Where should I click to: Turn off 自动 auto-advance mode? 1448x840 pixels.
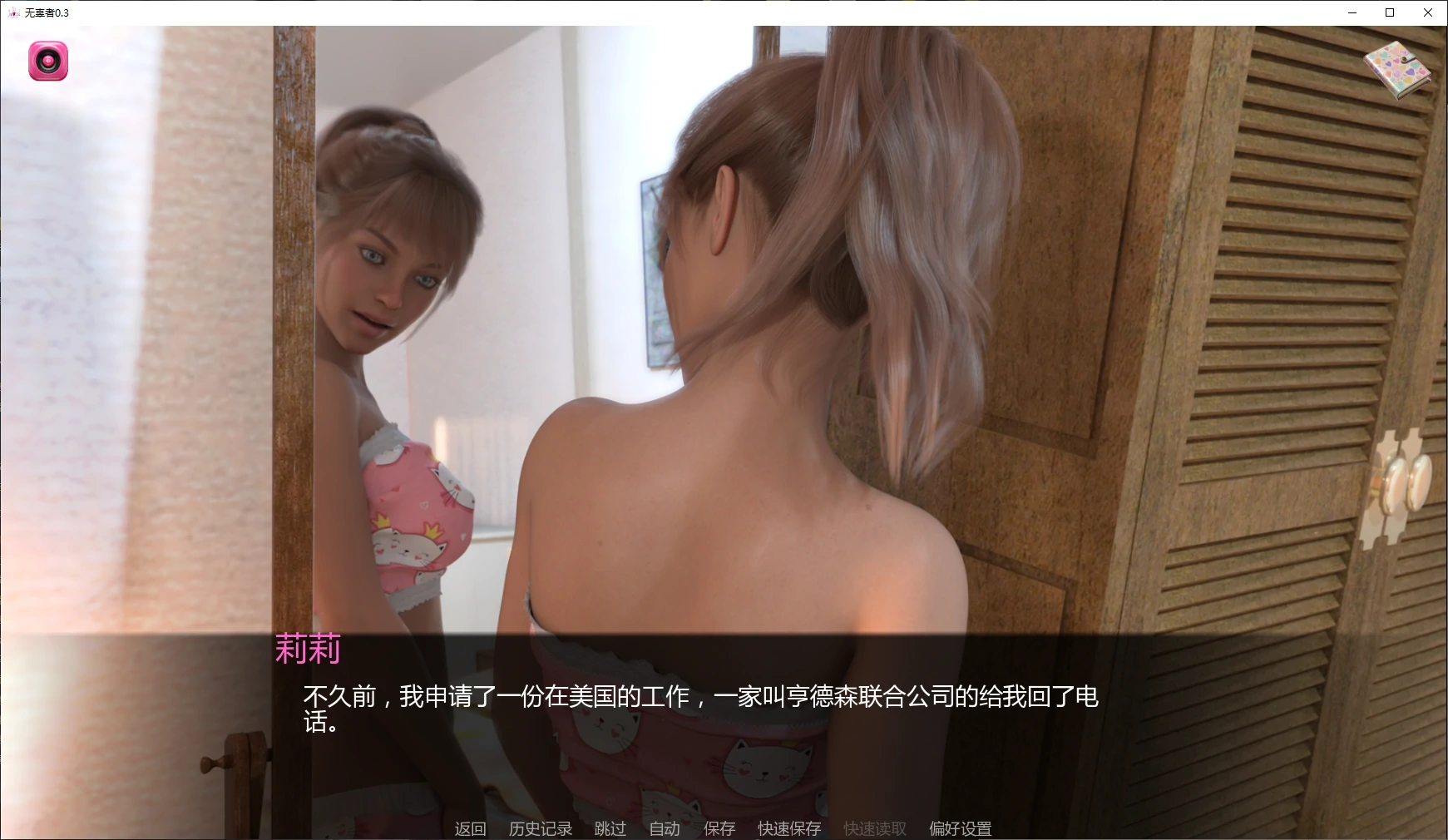coord(663,828)
